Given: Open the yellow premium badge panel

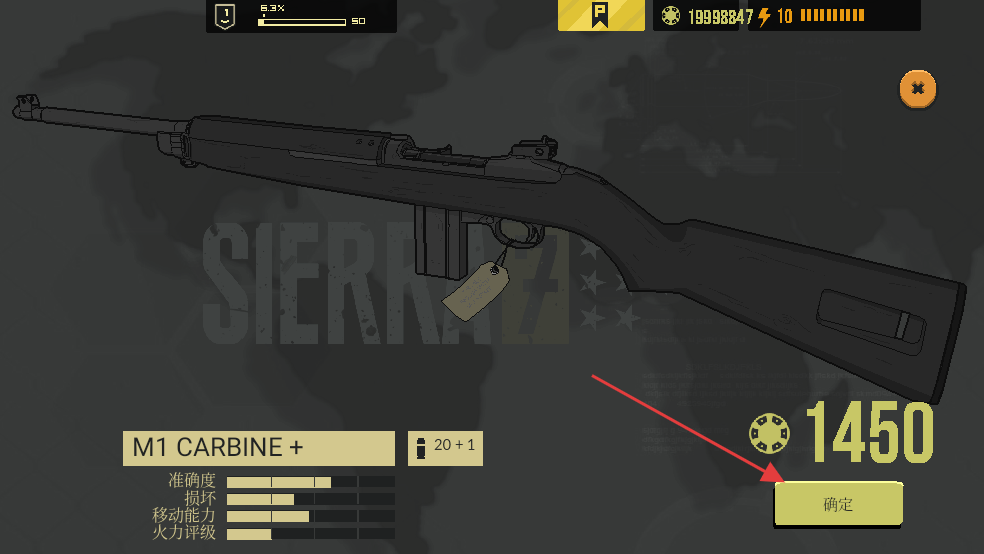Looking at the screenshot, I should point(601,16).
